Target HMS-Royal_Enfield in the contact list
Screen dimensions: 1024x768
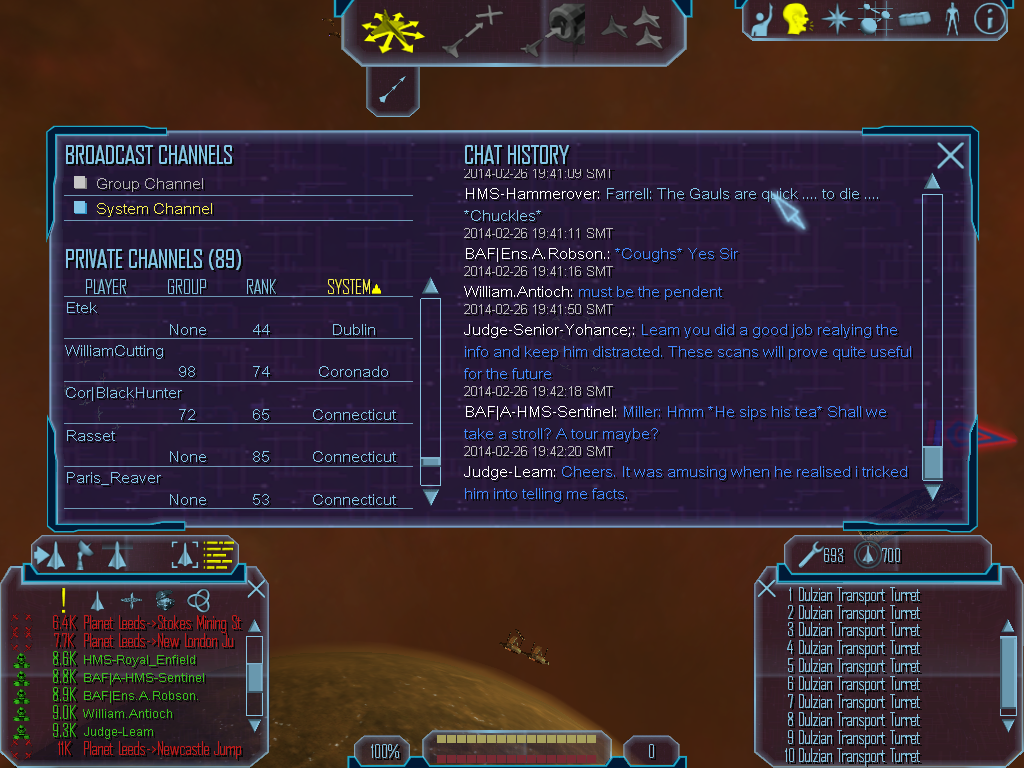tap(139, 660)
